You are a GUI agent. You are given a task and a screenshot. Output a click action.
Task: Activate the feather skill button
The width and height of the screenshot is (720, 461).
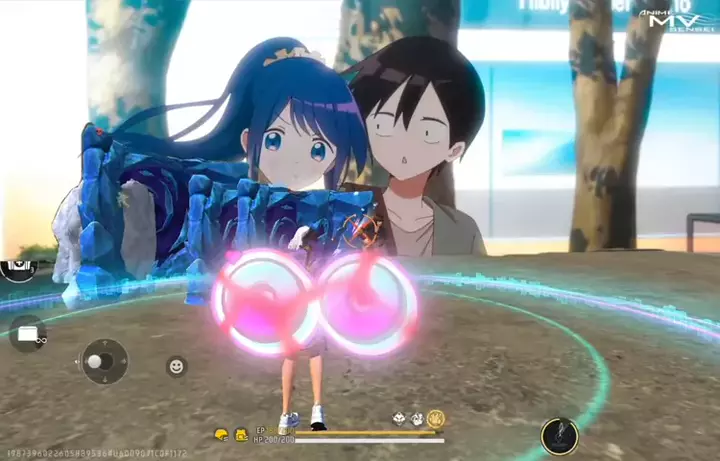tap(560, 435)
